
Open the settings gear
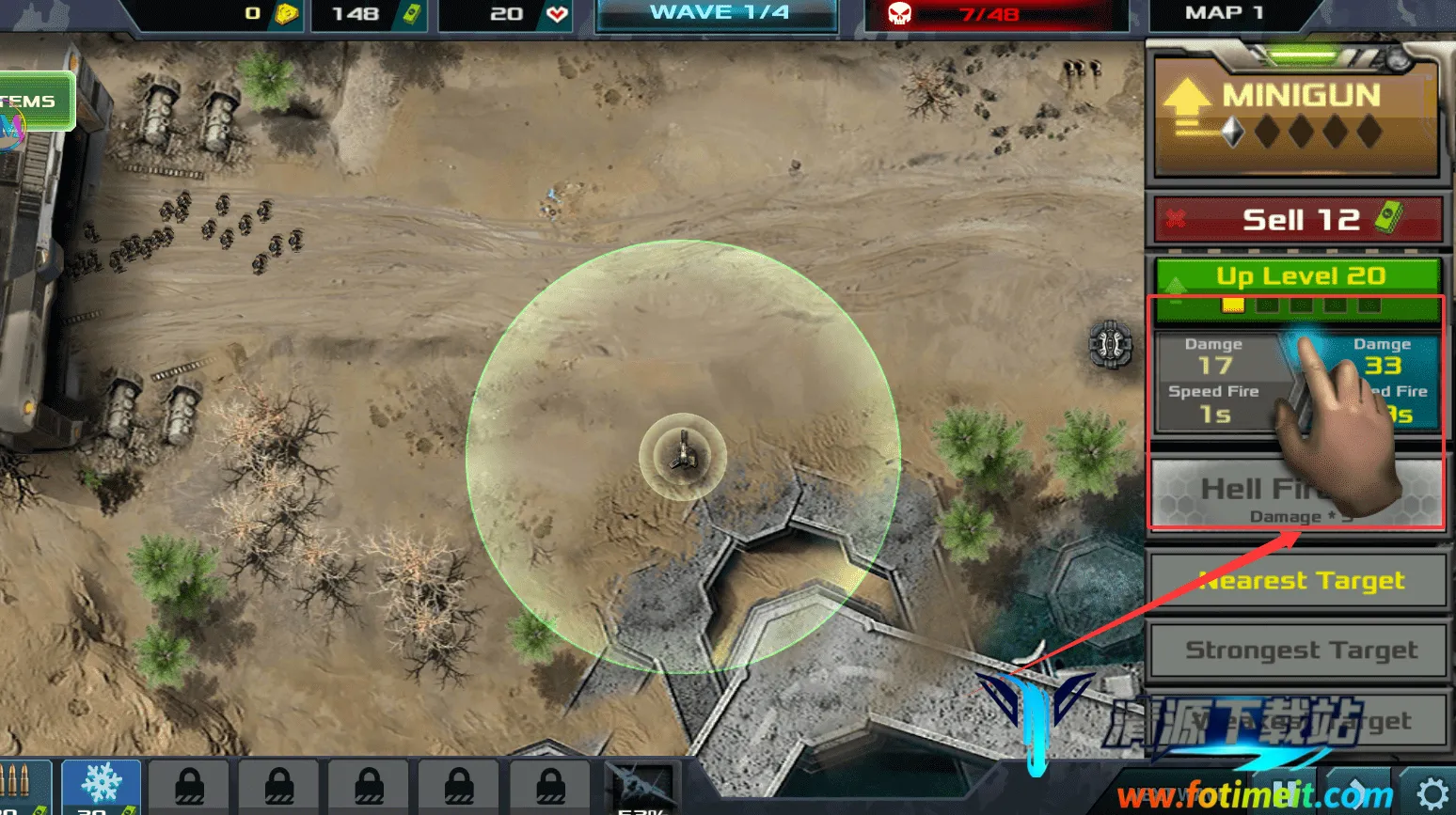tap(1432, 793)
